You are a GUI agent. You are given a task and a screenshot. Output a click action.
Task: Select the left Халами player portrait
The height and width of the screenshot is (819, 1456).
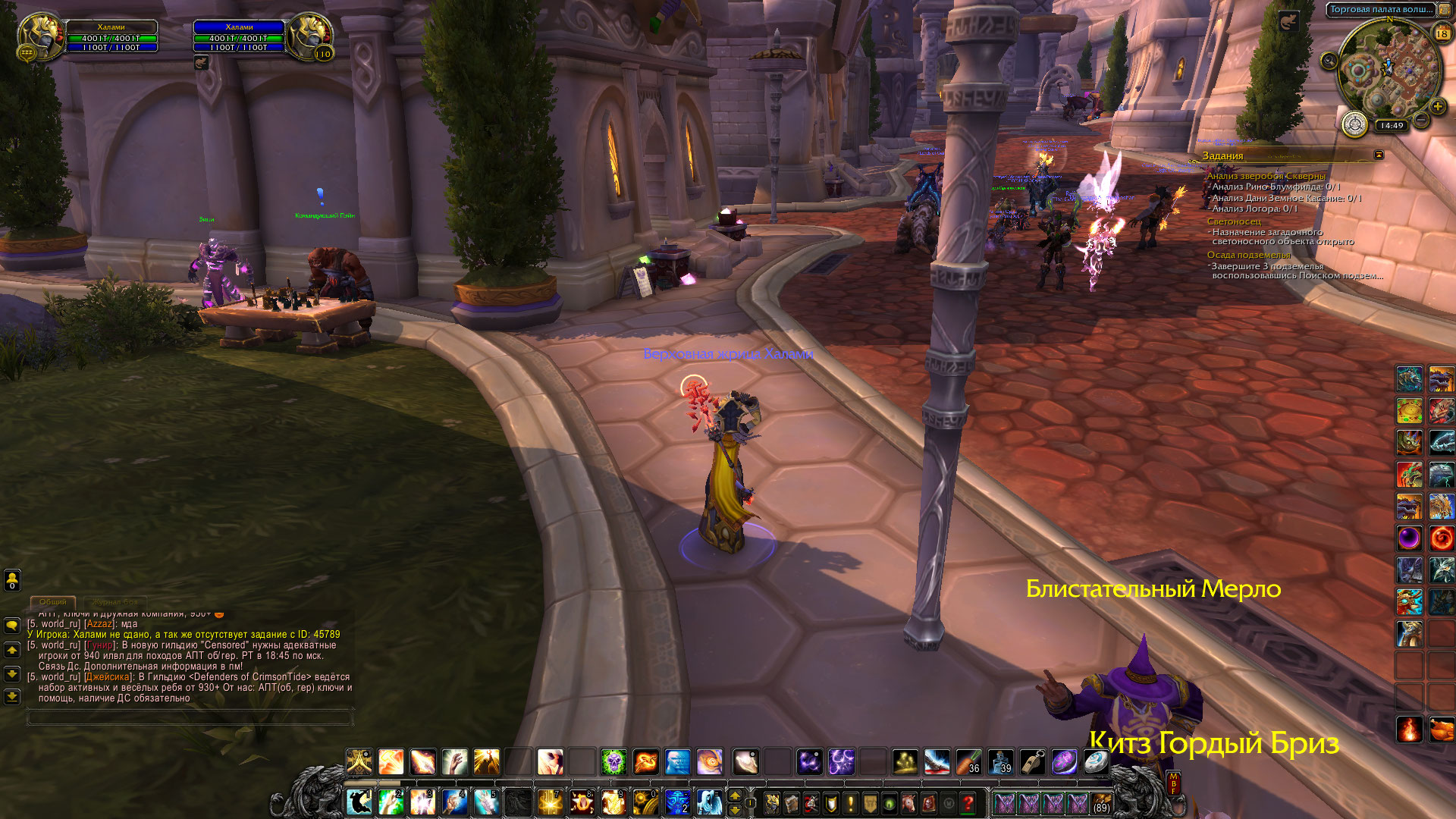[x=40, y=36]
